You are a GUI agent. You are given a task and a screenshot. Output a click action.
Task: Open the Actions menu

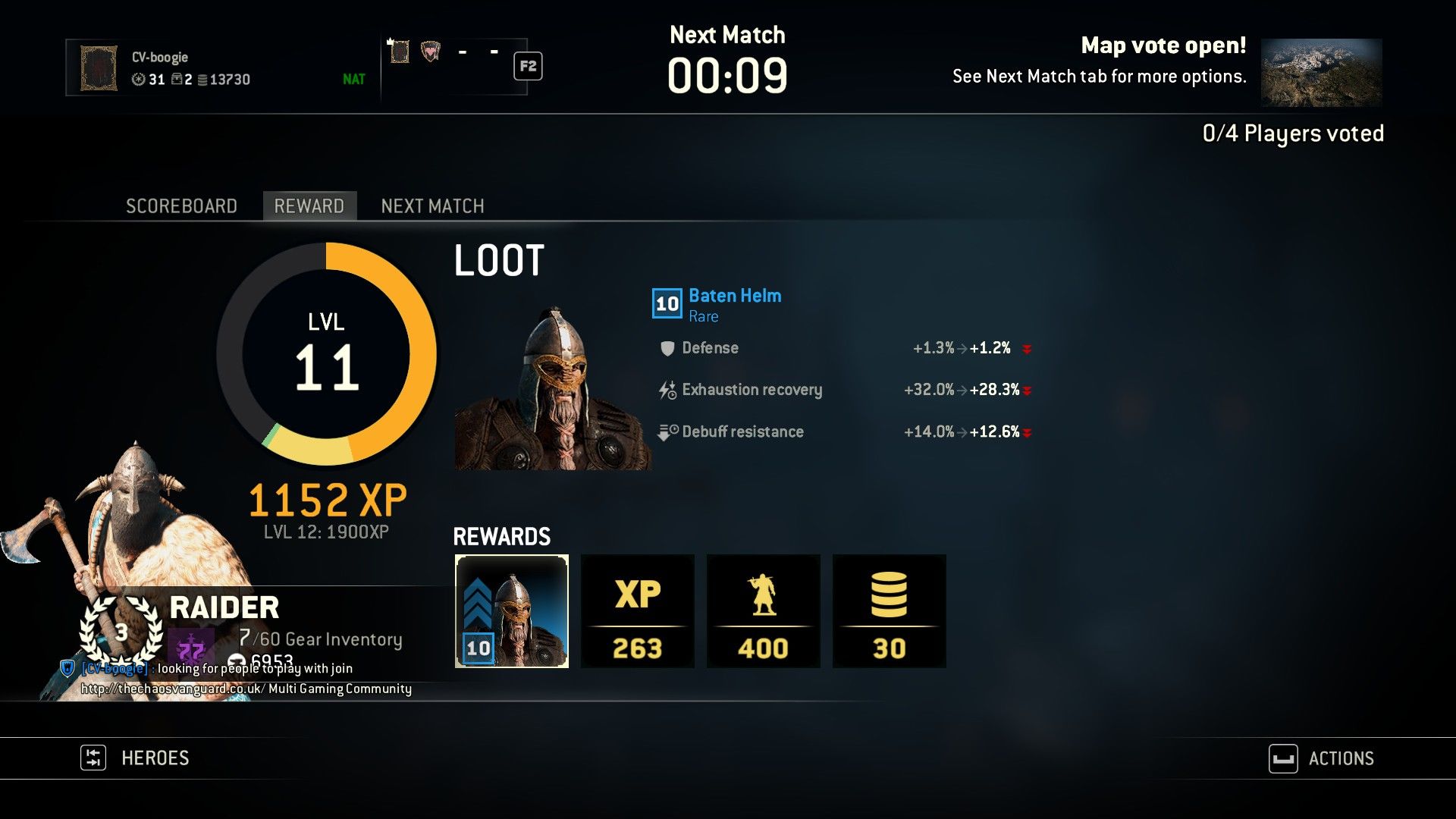point(1322,758)
